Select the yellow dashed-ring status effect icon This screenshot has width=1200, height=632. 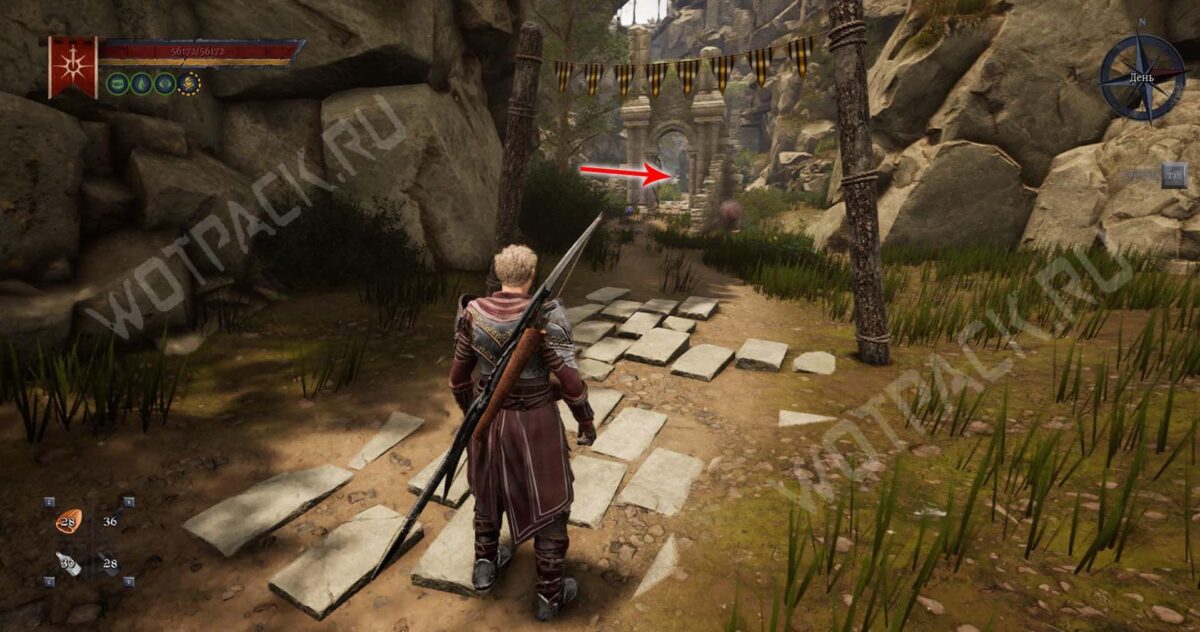[x=188, y=83]
